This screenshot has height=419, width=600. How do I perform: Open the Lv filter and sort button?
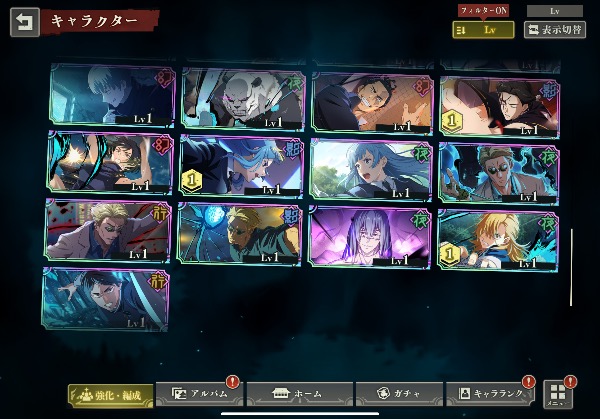click(x=484, y=30)
